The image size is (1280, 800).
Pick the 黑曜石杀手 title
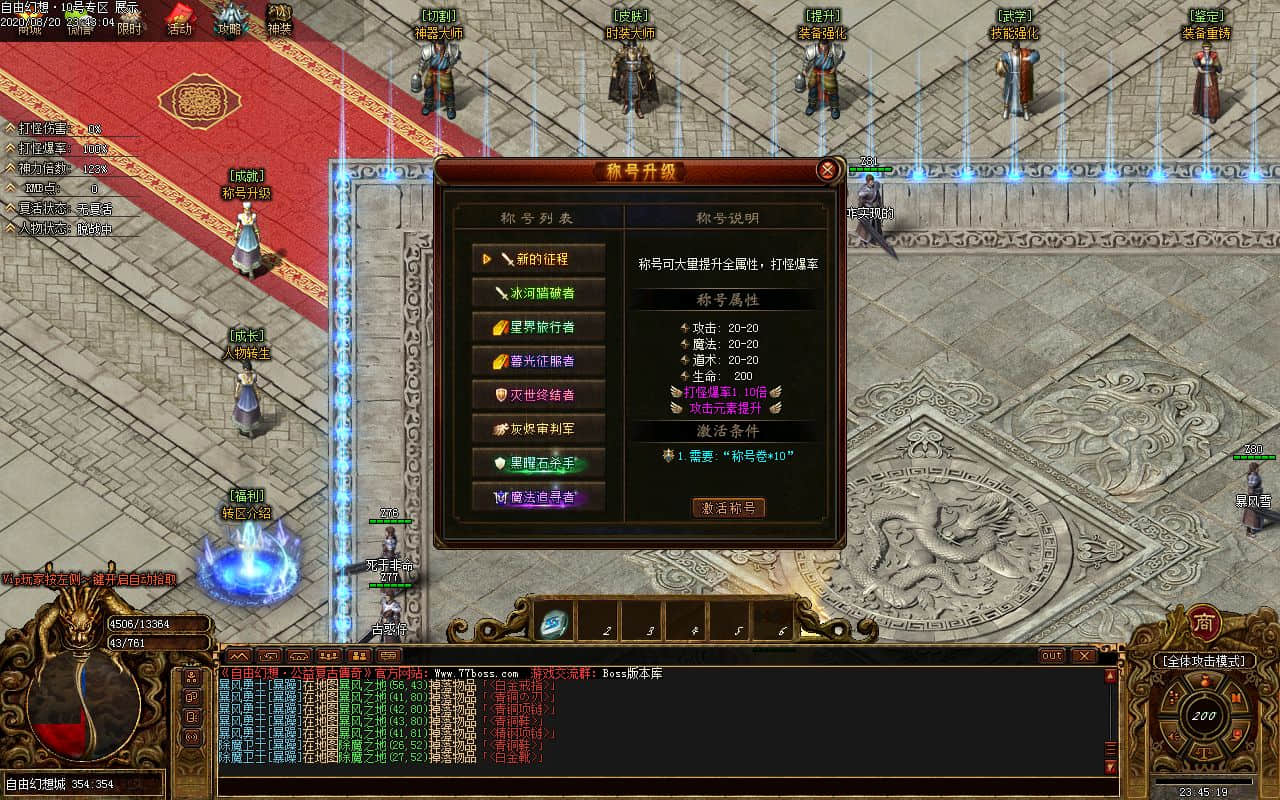pos(539,463)
